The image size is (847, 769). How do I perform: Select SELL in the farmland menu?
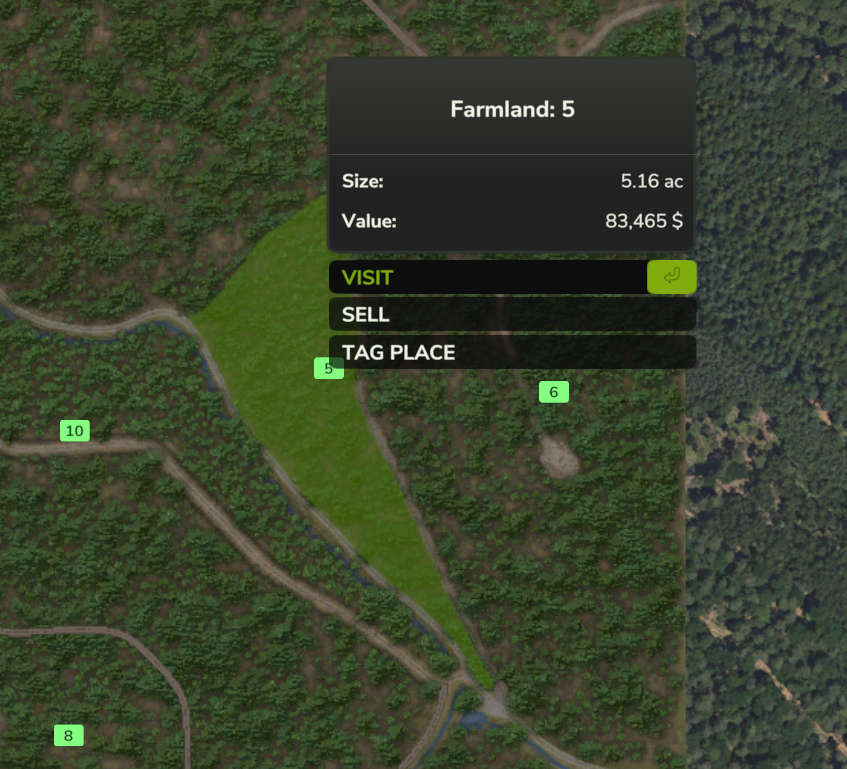click(x=511, y=314)
